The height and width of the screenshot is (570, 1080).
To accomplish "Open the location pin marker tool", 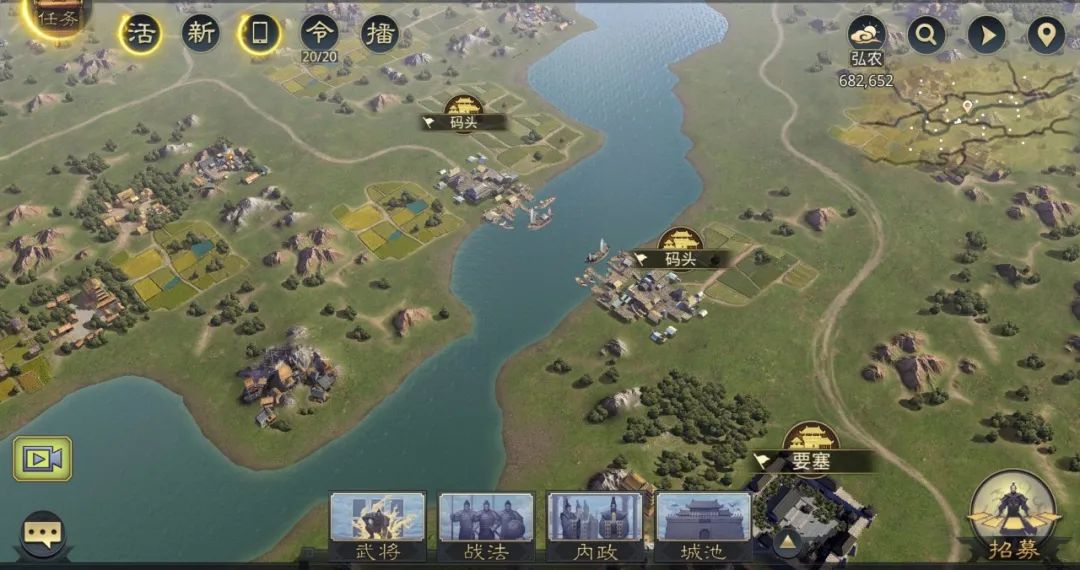I will click(x=1046, y=35).
